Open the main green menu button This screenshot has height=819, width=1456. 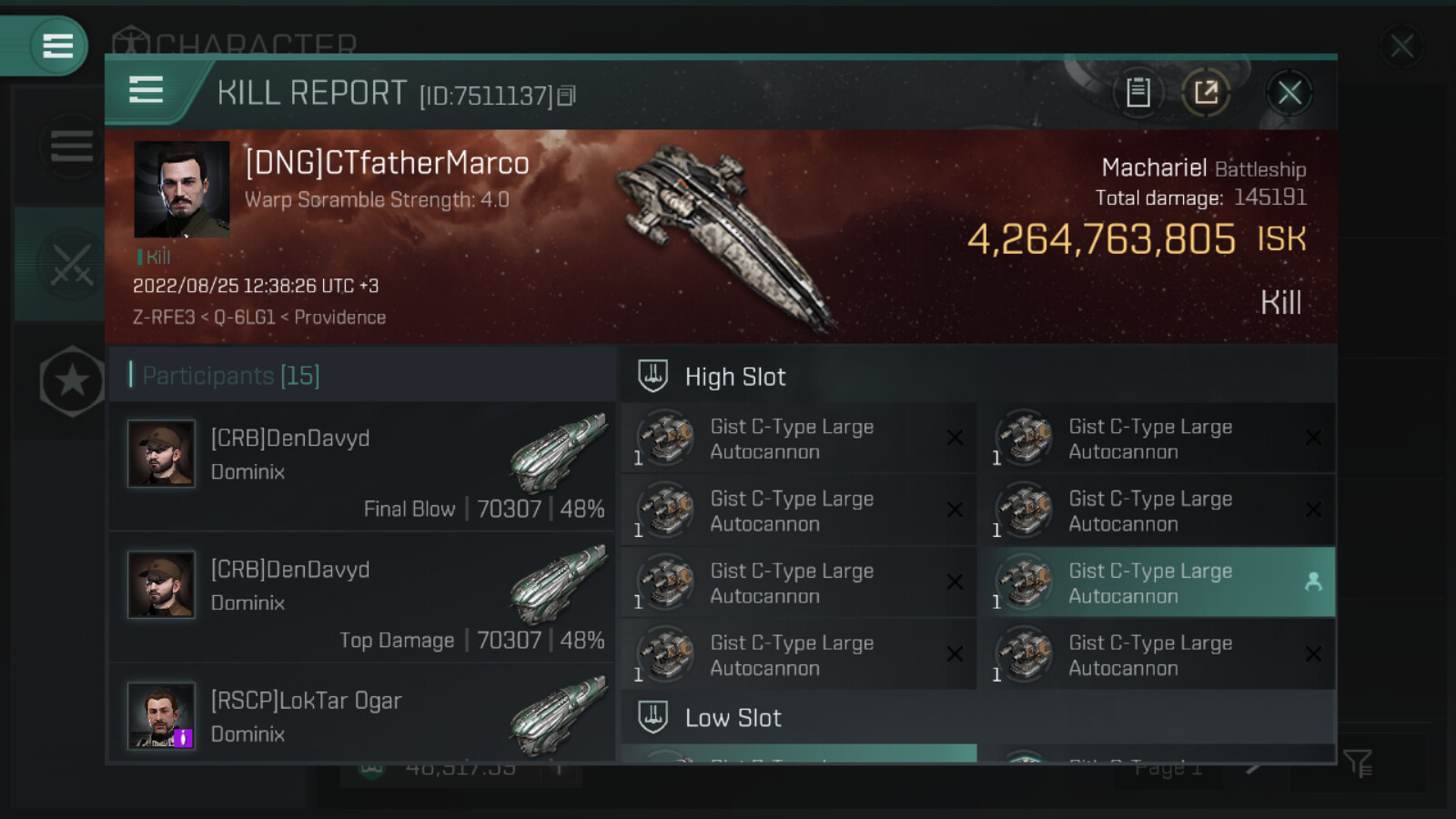(56, 45)
